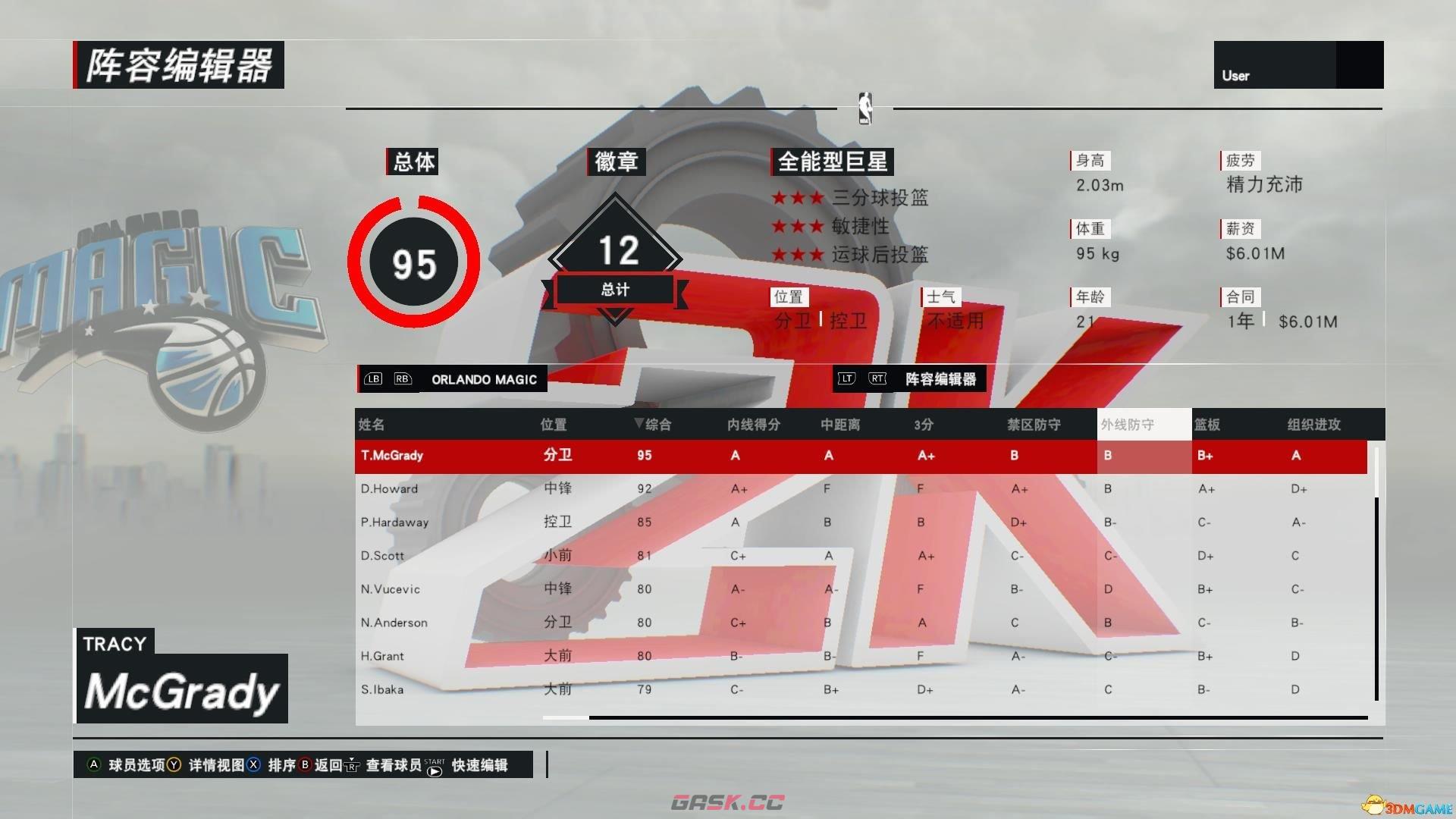Click the LB shoulder button icon
This screenshot has width=1456, height=819.
(372, 378)
